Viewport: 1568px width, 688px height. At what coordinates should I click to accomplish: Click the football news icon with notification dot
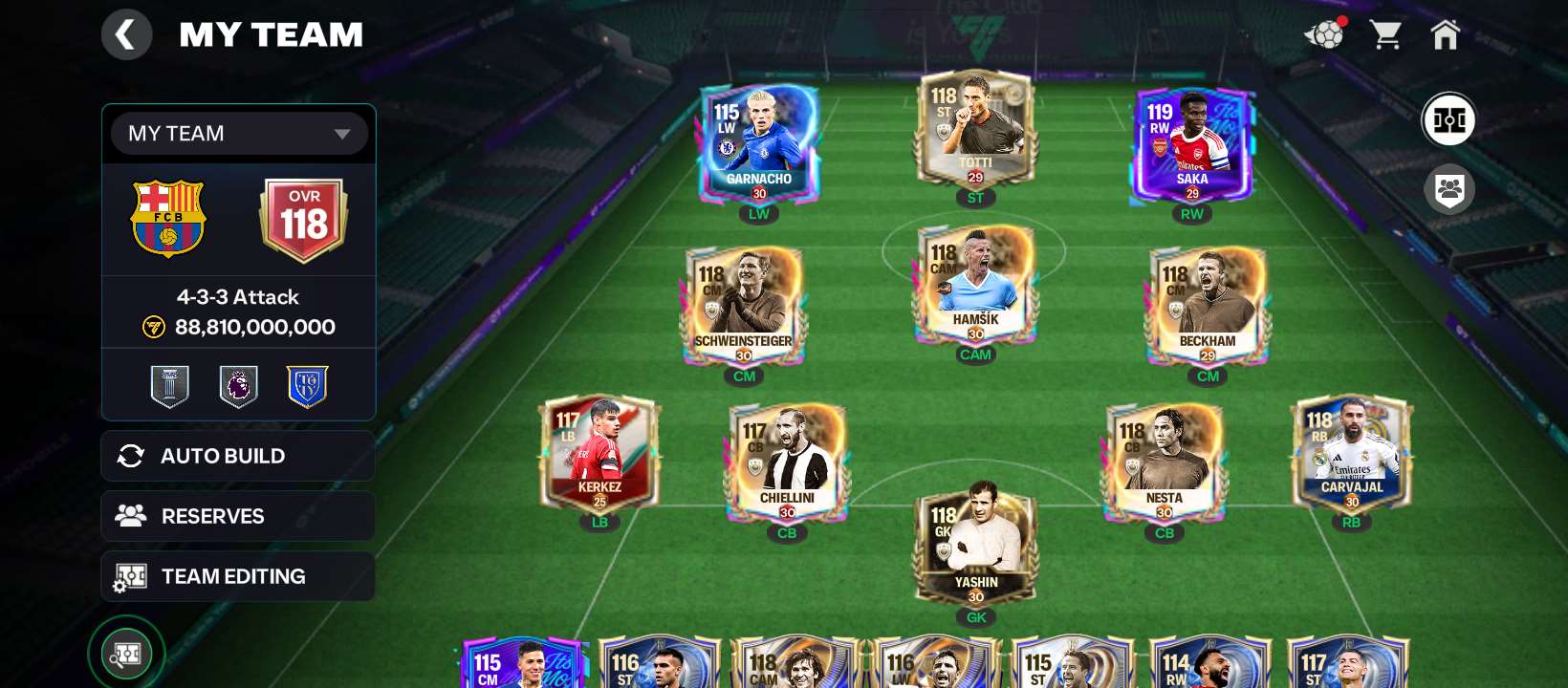click(1323, 34)
